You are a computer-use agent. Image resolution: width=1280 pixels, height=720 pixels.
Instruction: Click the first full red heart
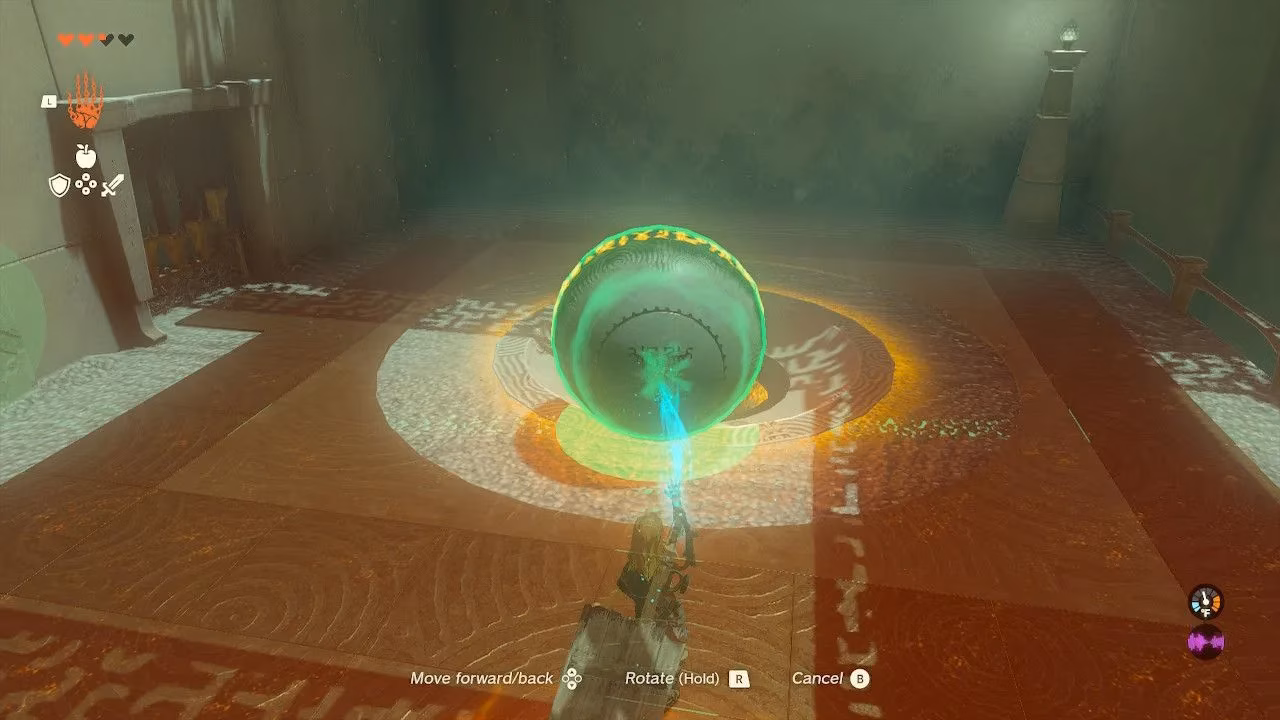(67, 39)
